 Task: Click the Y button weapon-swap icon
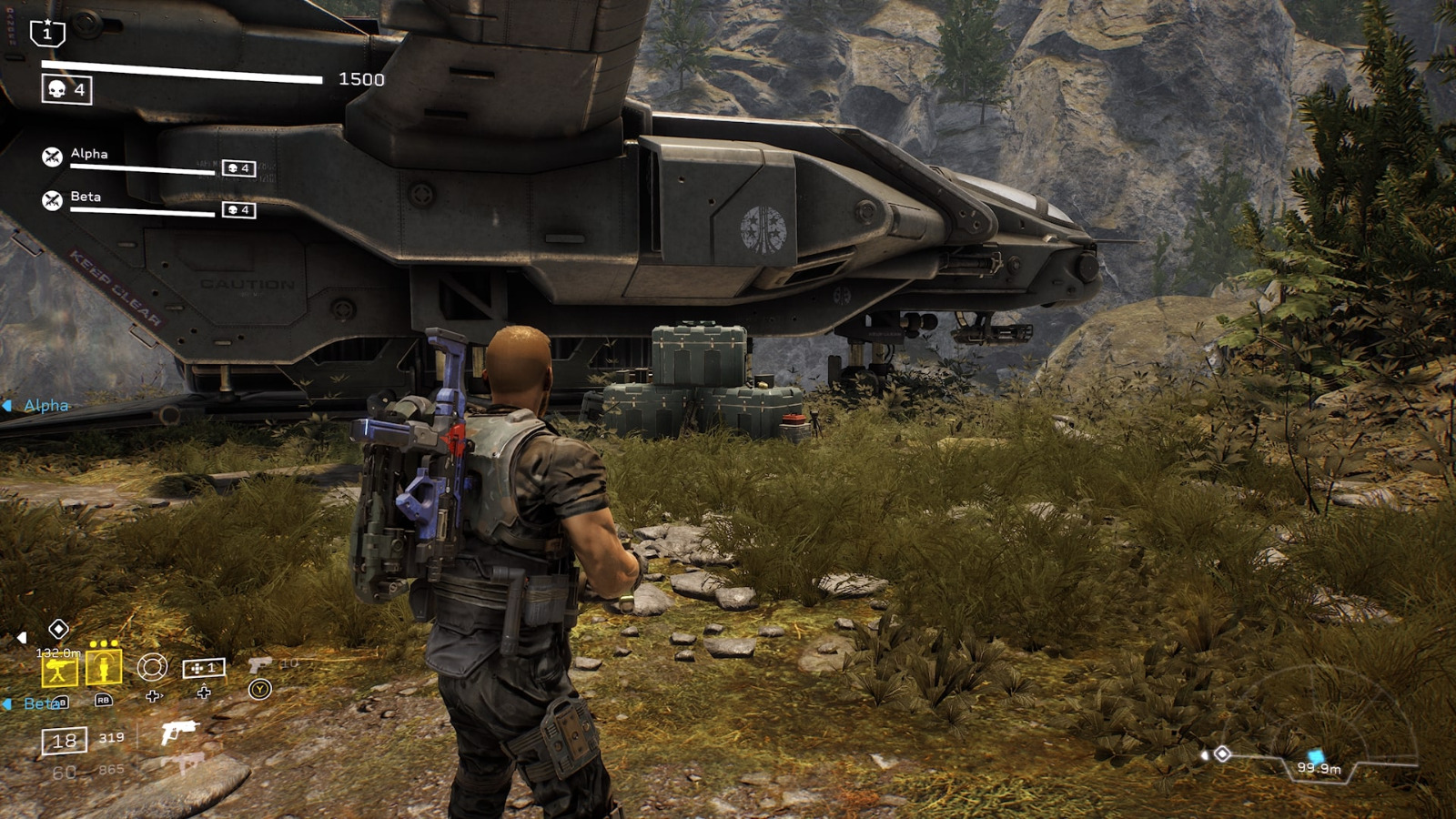258,689
